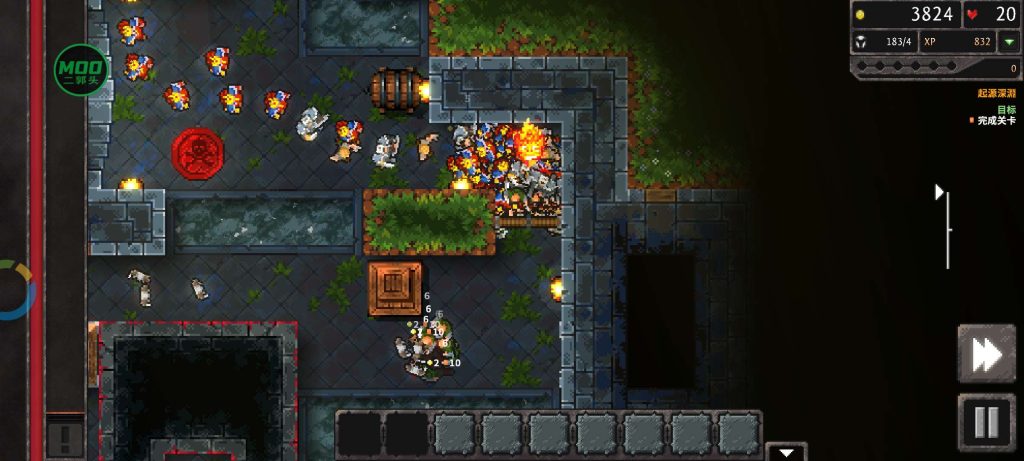Toggle fast-forward game speed
Image resolution: width=1024 pixels, height=461 pixels.
(986, 353)
